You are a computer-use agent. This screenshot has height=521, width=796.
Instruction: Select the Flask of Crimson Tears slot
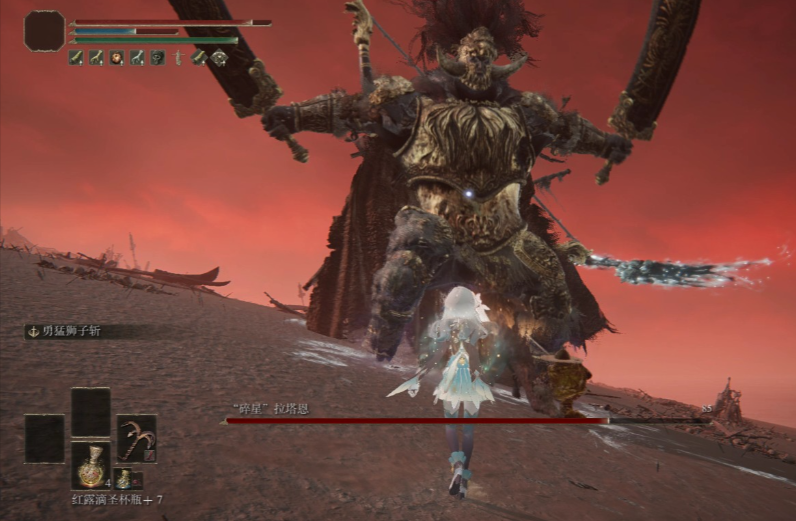[x=91, y=465]
